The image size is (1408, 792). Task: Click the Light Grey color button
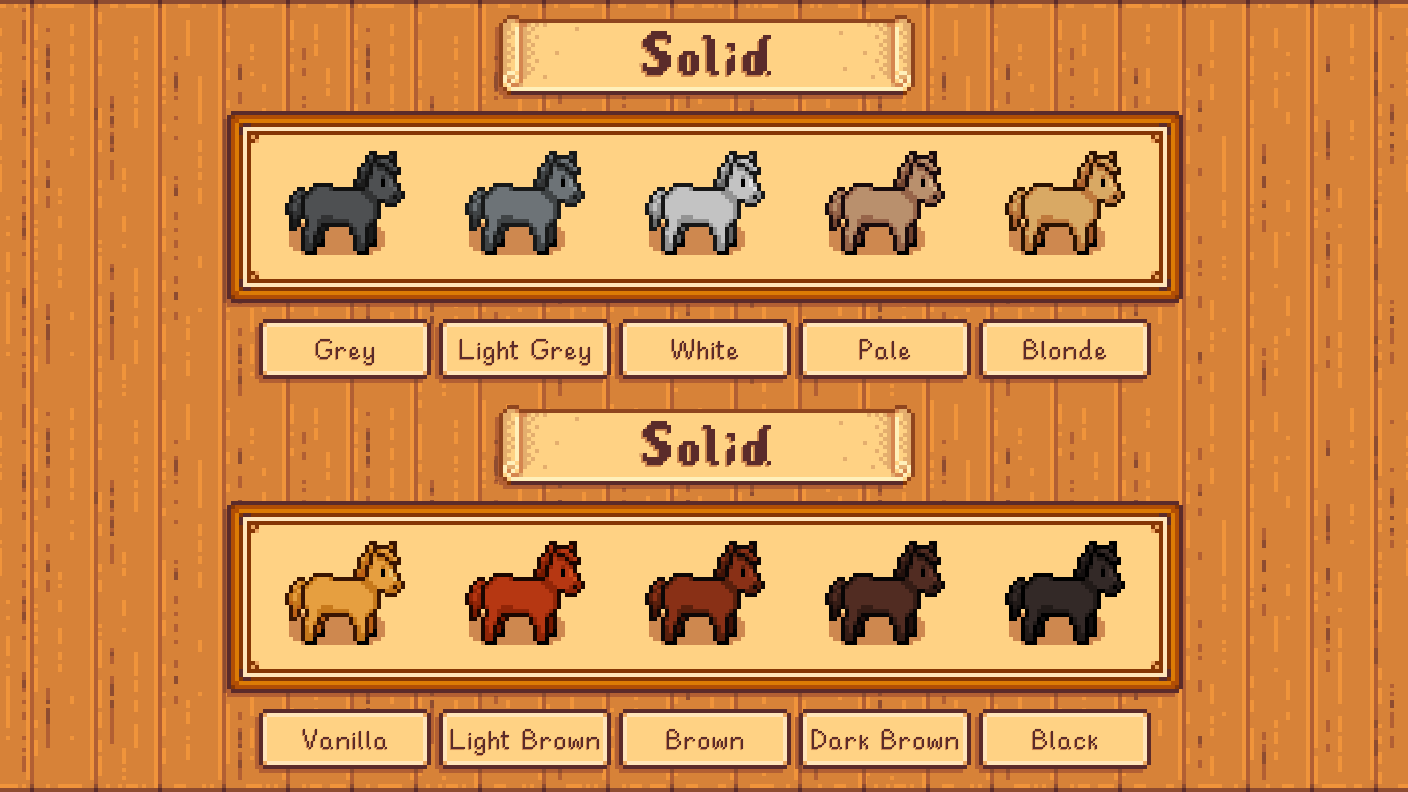pyautogui.click(x=524, y=350)
